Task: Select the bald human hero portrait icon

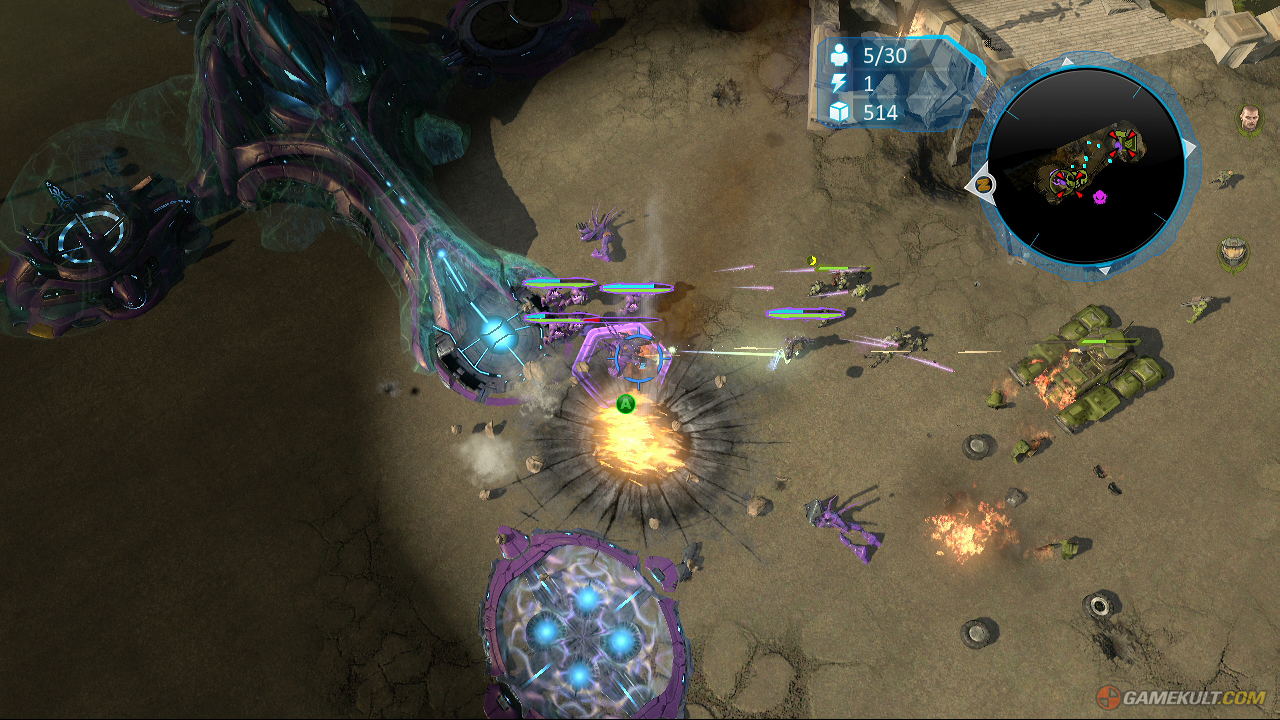Action: point(1249,120)
